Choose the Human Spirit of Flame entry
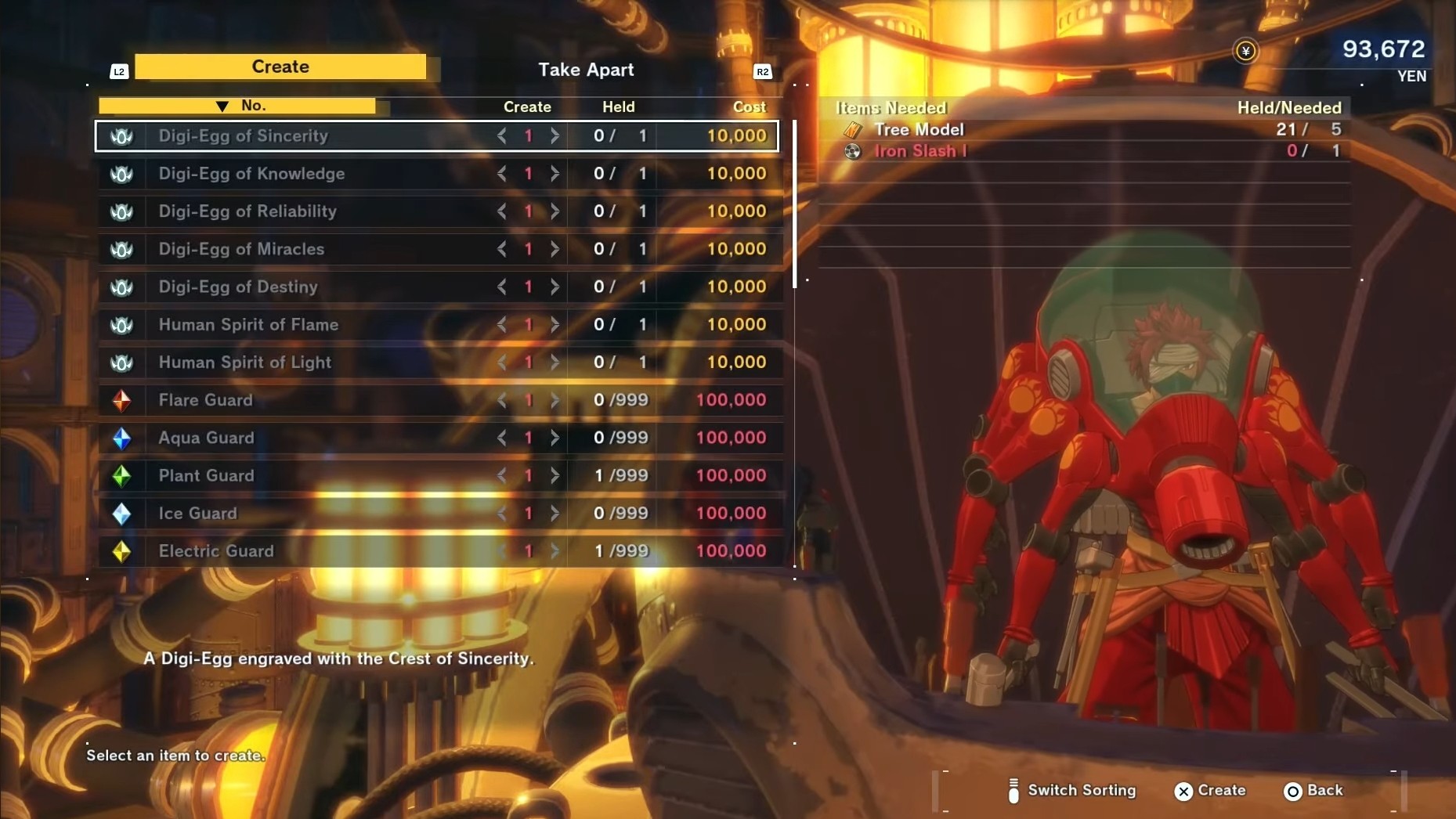The height and width of the screenshot is (819, 1456). tap(248, 324)
